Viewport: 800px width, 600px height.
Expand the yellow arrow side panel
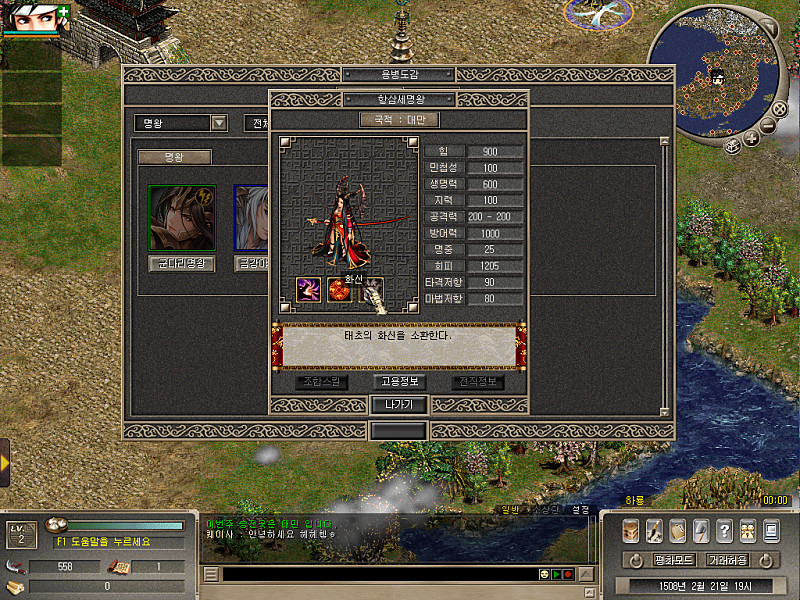[5, 463]
